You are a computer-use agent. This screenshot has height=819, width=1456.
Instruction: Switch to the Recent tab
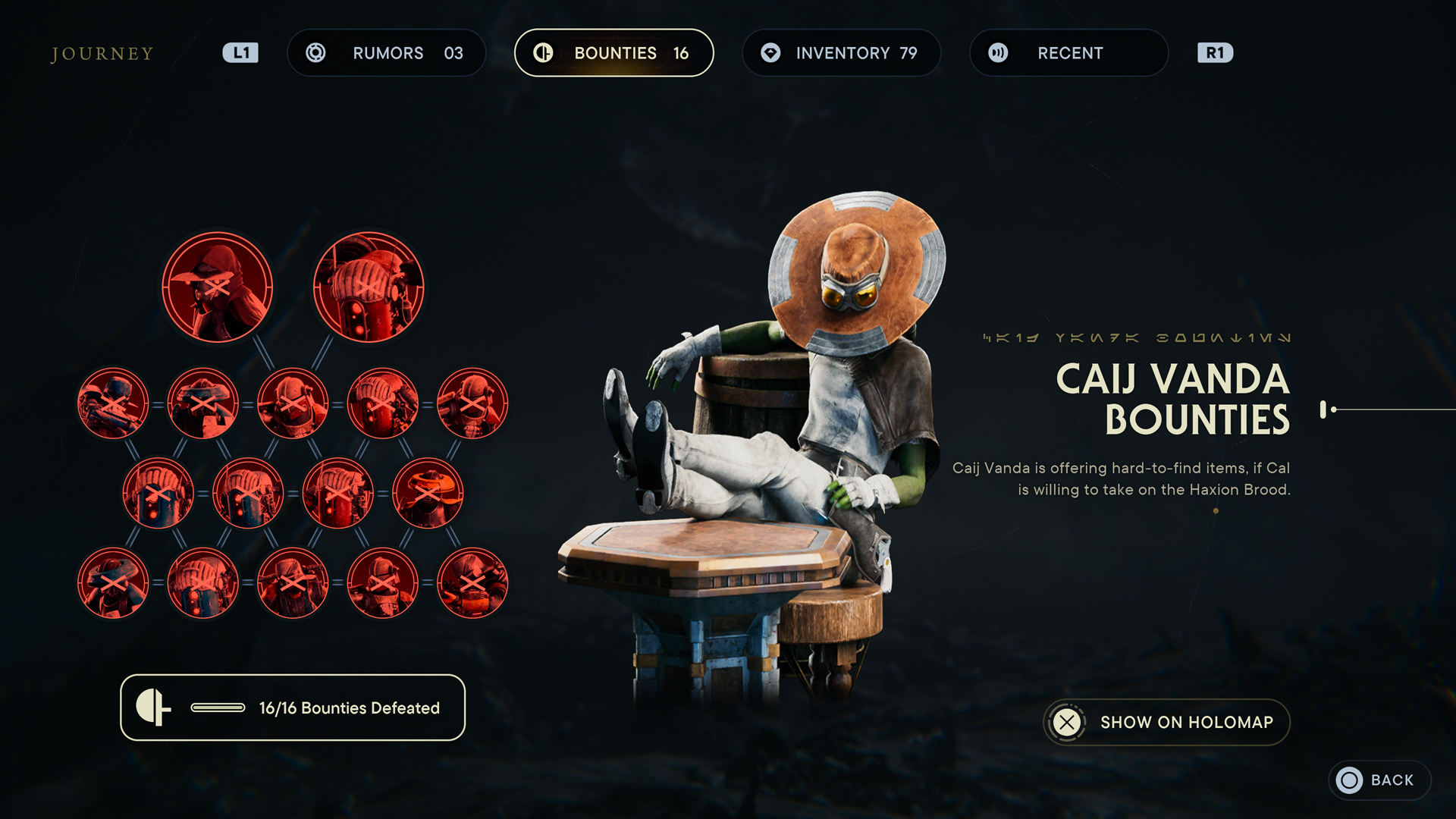point(1068,52)
